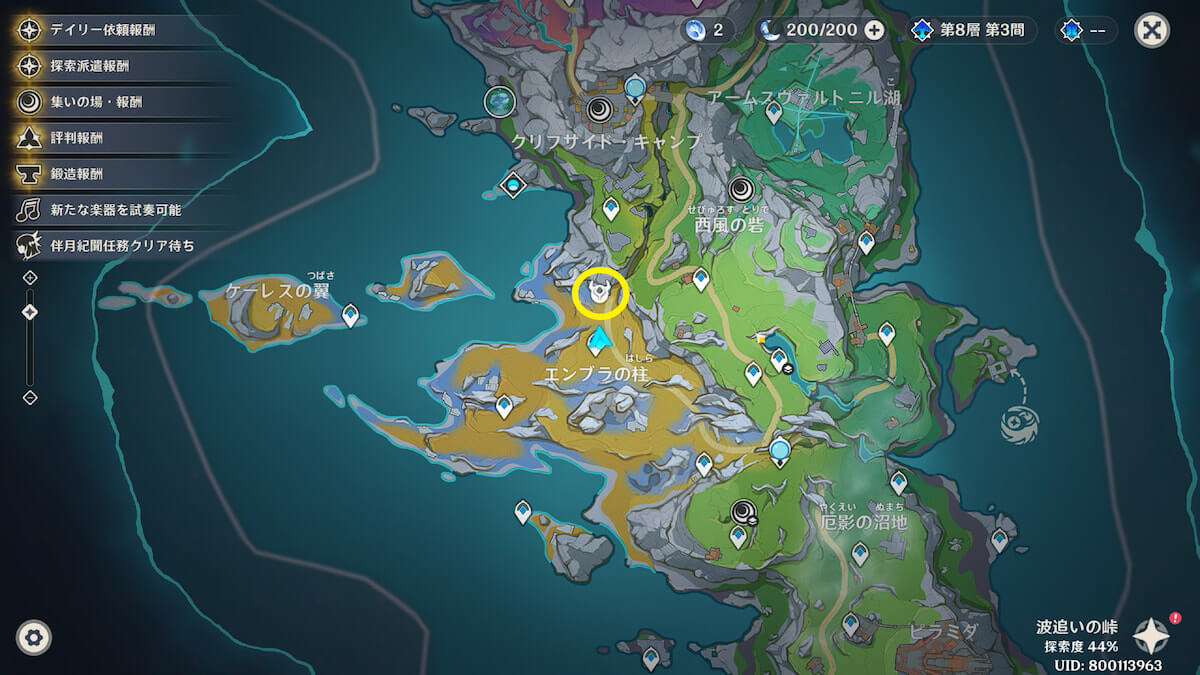Image resolution: width=1200 pixels, height=675 pixels.
Task: Open map settings via the gear icon
Action: 34,637
